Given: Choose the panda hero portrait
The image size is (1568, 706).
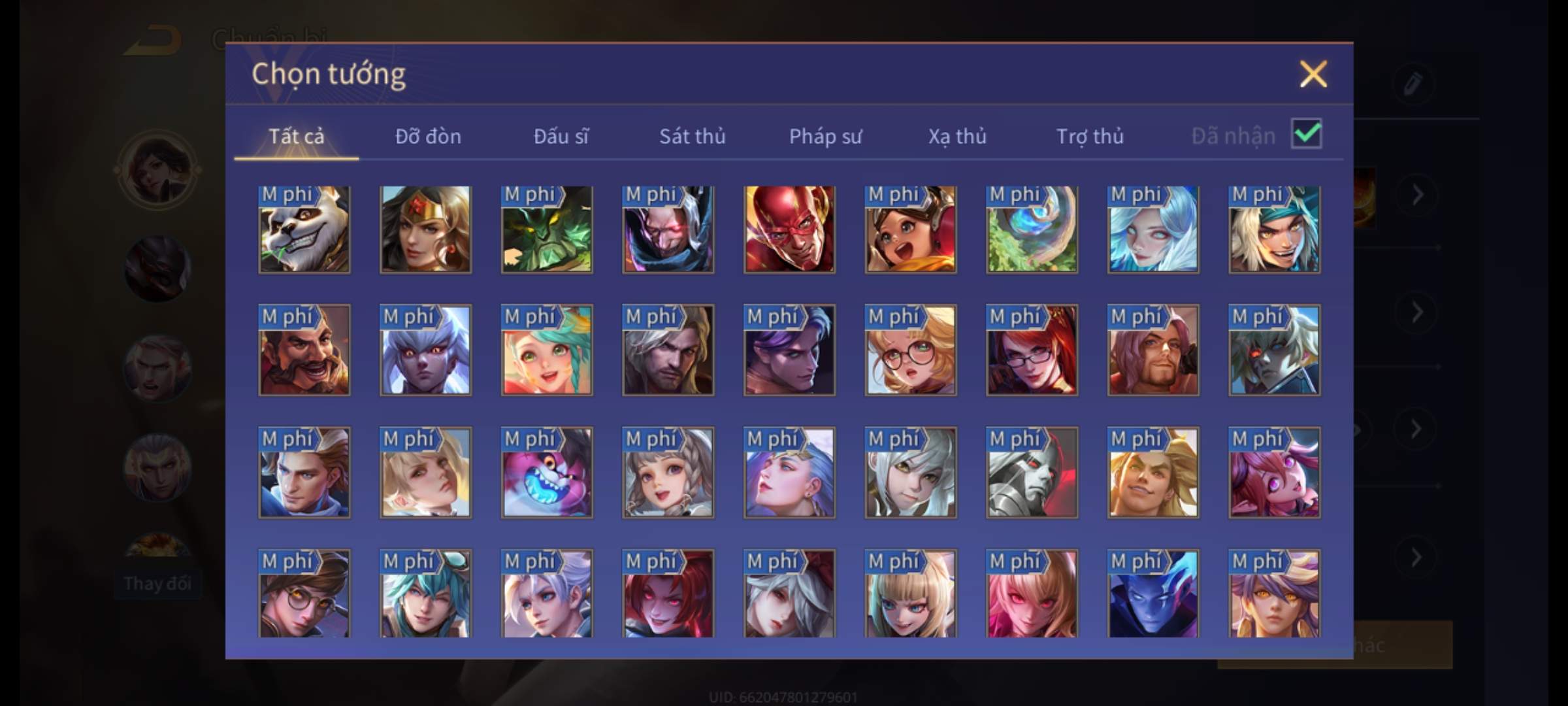Looking at the screenshot, I should [304, 229].
